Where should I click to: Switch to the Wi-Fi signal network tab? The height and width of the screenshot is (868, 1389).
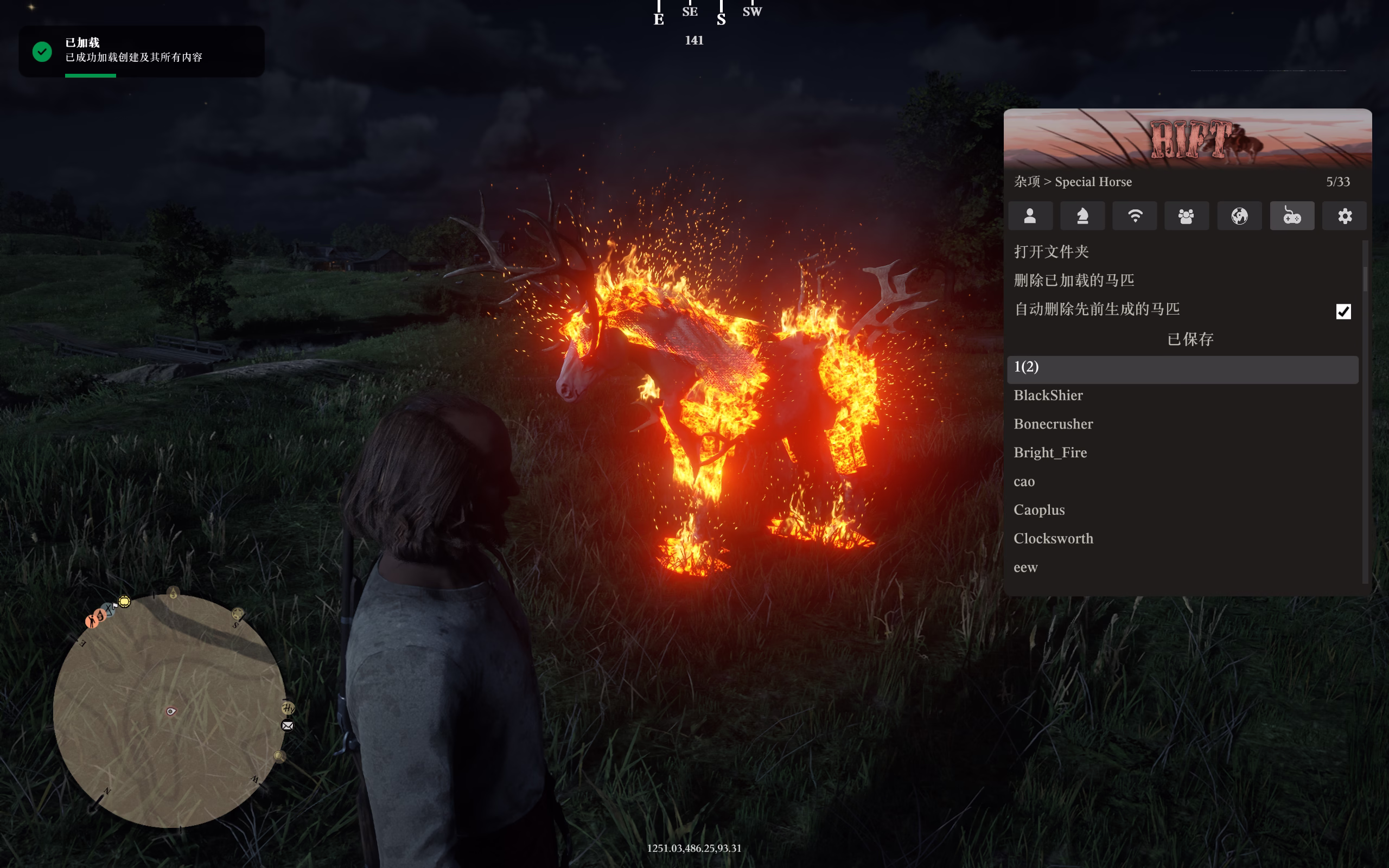(1135, 216)
